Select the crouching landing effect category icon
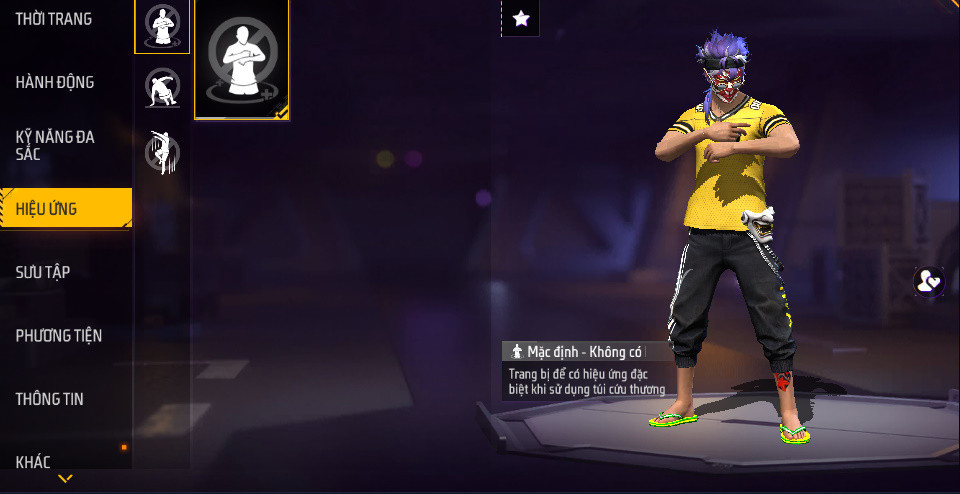Image resolution: width=960 pixels, height=494 pixels. click(x=162, y=88)
